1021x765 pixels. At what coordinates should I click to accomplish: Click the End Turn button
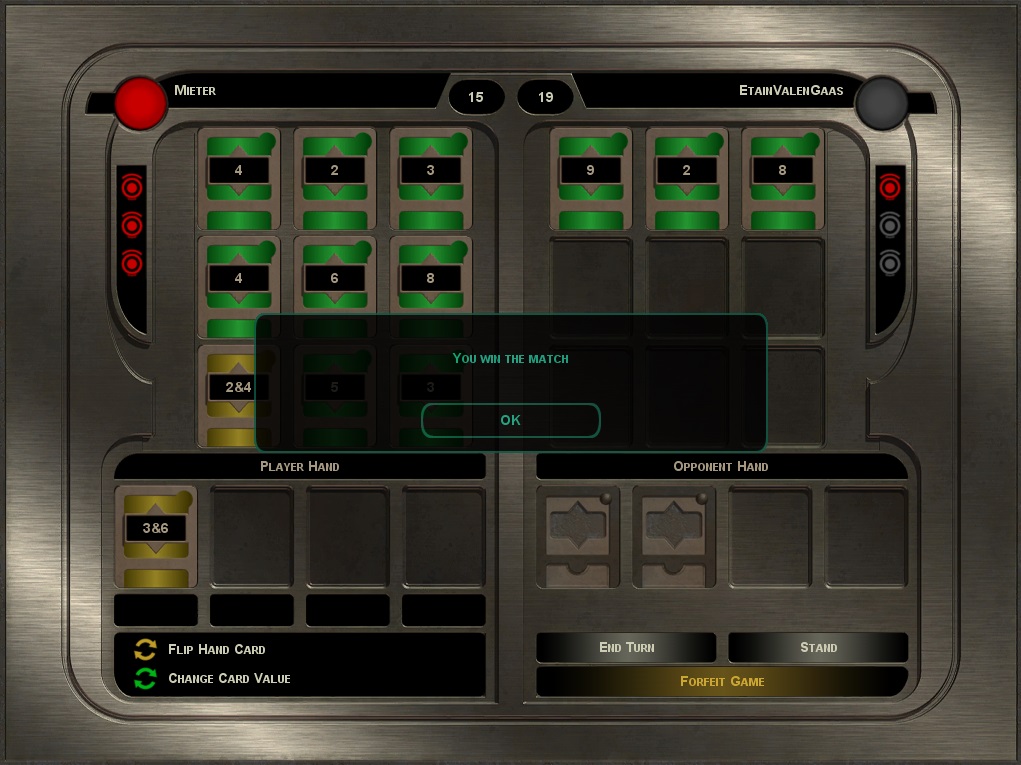pos(626,647)
